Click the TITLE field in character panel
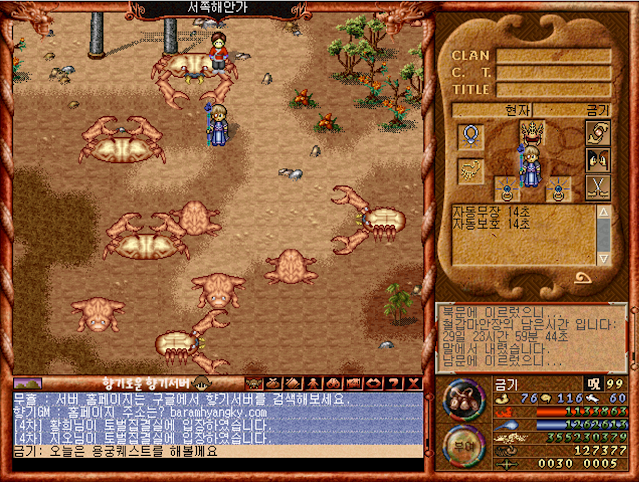Screen dimensions: 639x482 554,89
